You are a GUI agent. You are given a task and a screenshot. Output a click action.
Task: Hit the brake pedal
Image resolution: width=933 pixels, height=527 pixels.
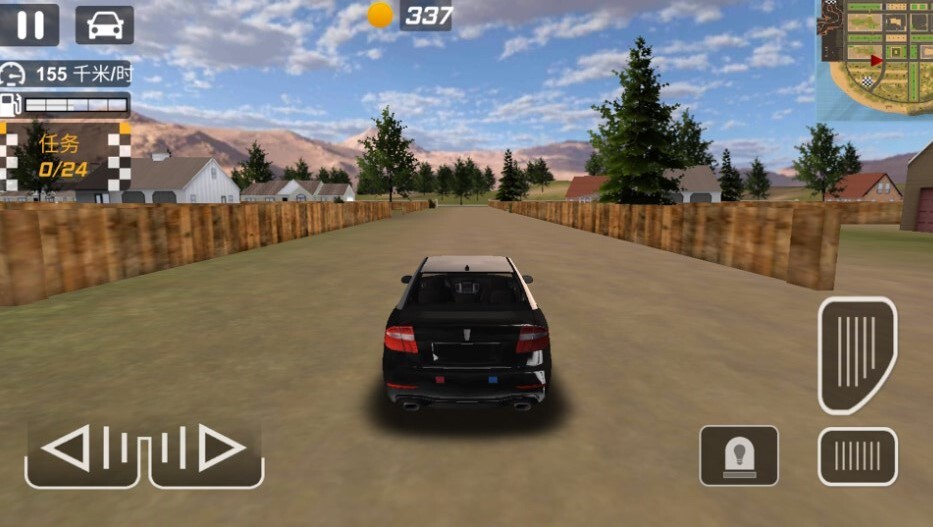[x=857, y=456]
